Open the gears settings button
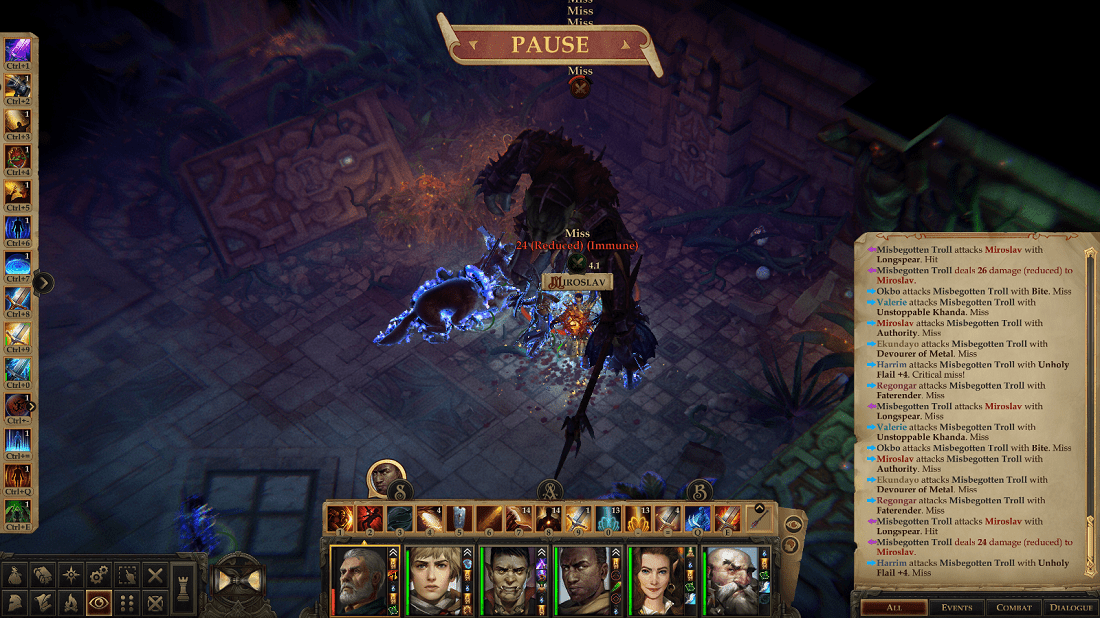Viewport: 1100px width, 618px height. point(98,575)
